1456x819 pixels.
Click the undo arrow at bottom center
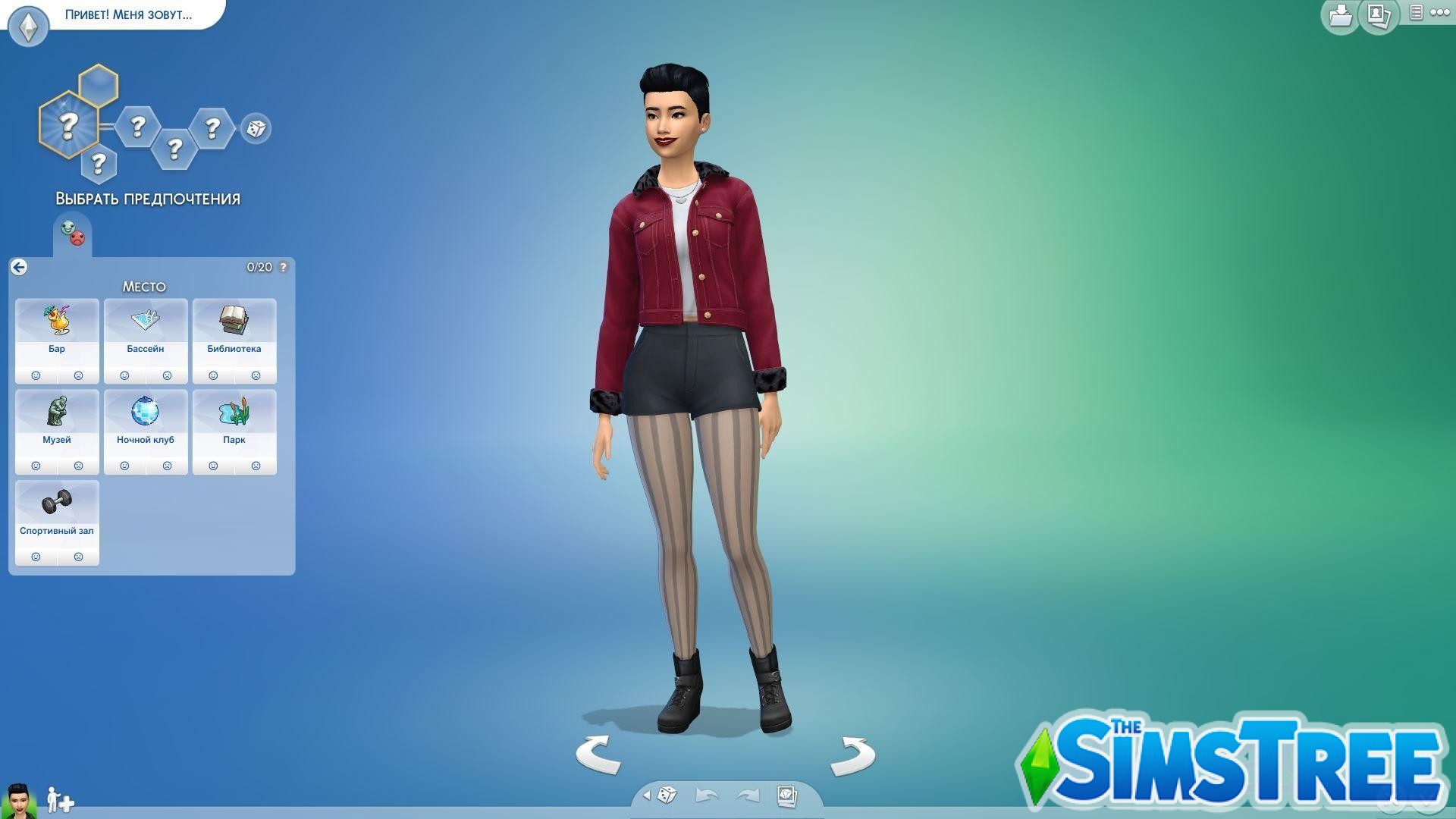tap(705, 793)
